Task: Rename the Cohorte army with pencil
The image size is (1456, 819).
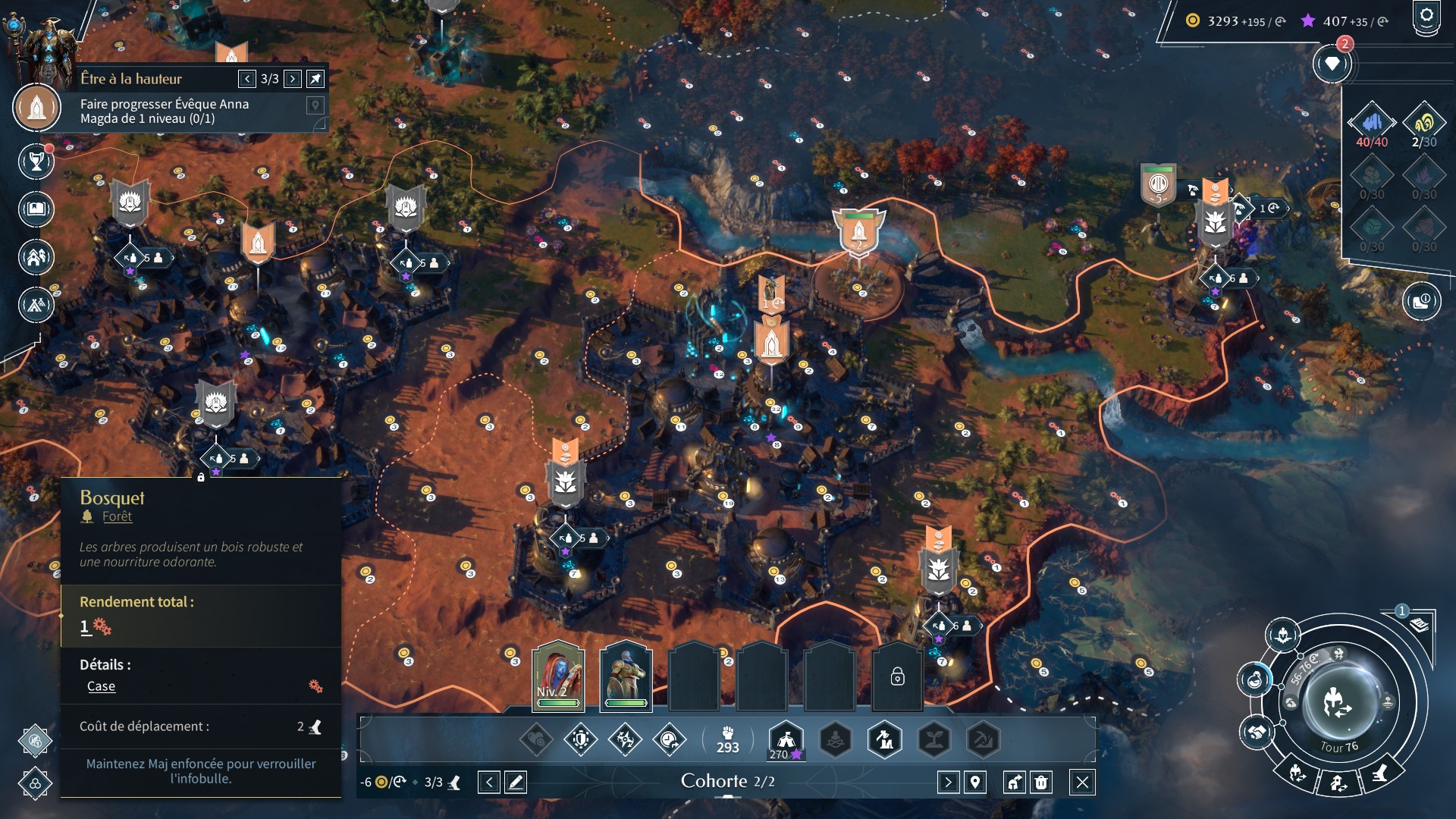Action: point(516,782)
